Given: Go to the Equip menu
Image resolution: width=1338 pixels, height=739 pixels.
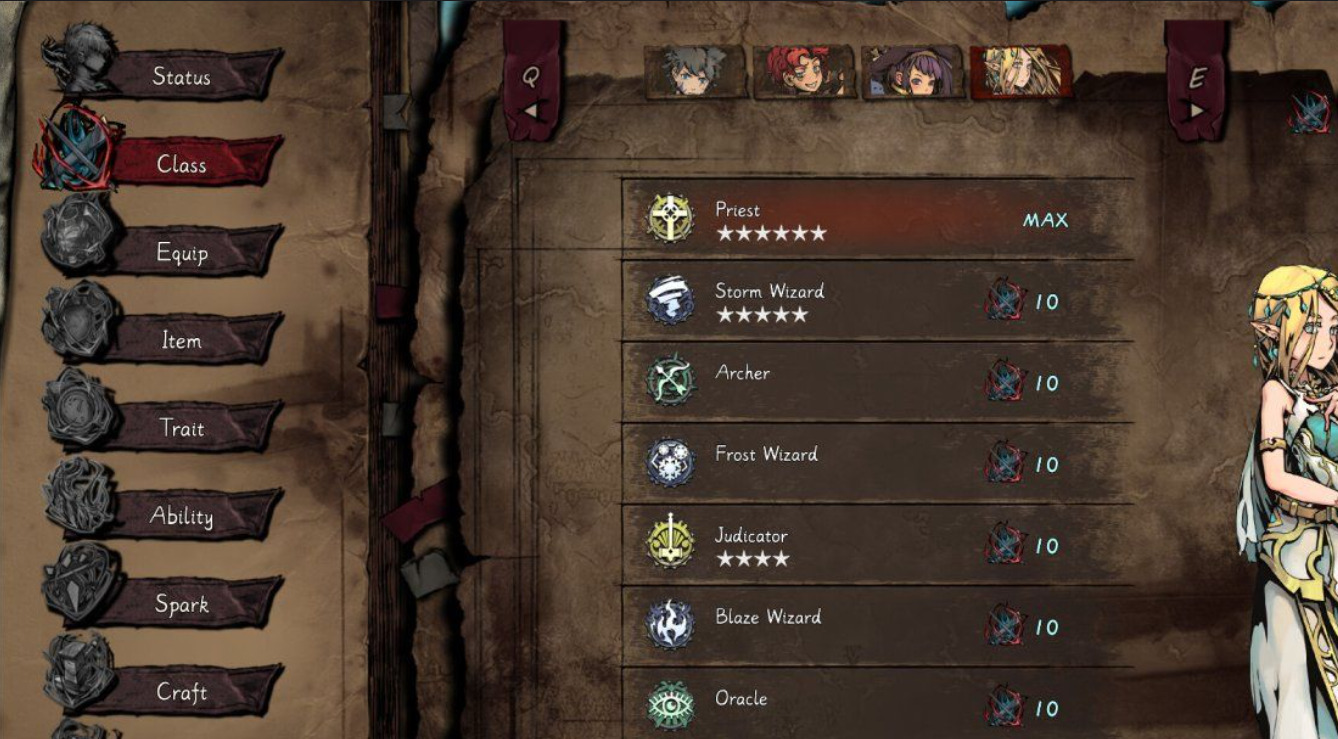Looking at the screenshot, I should point(181,252).
